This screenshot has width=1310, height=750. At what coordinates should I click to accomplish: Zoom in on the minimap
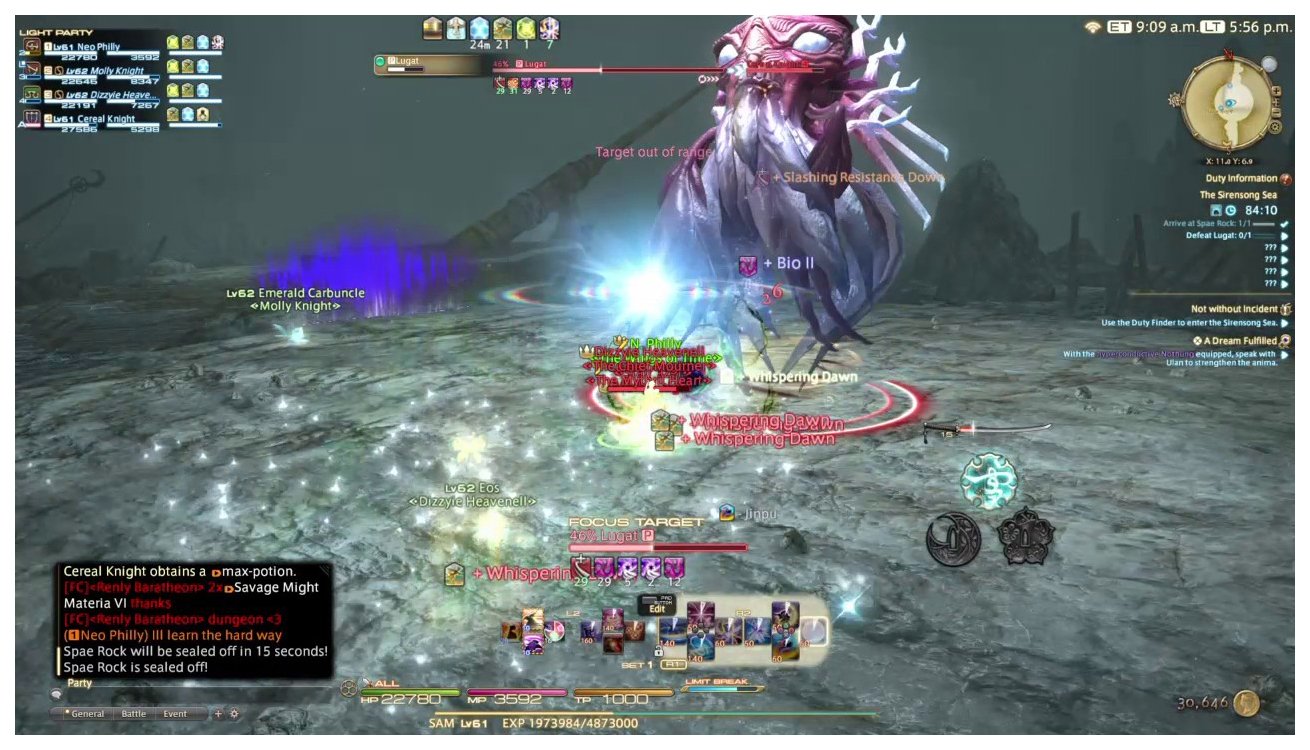tap(1277, 92)
